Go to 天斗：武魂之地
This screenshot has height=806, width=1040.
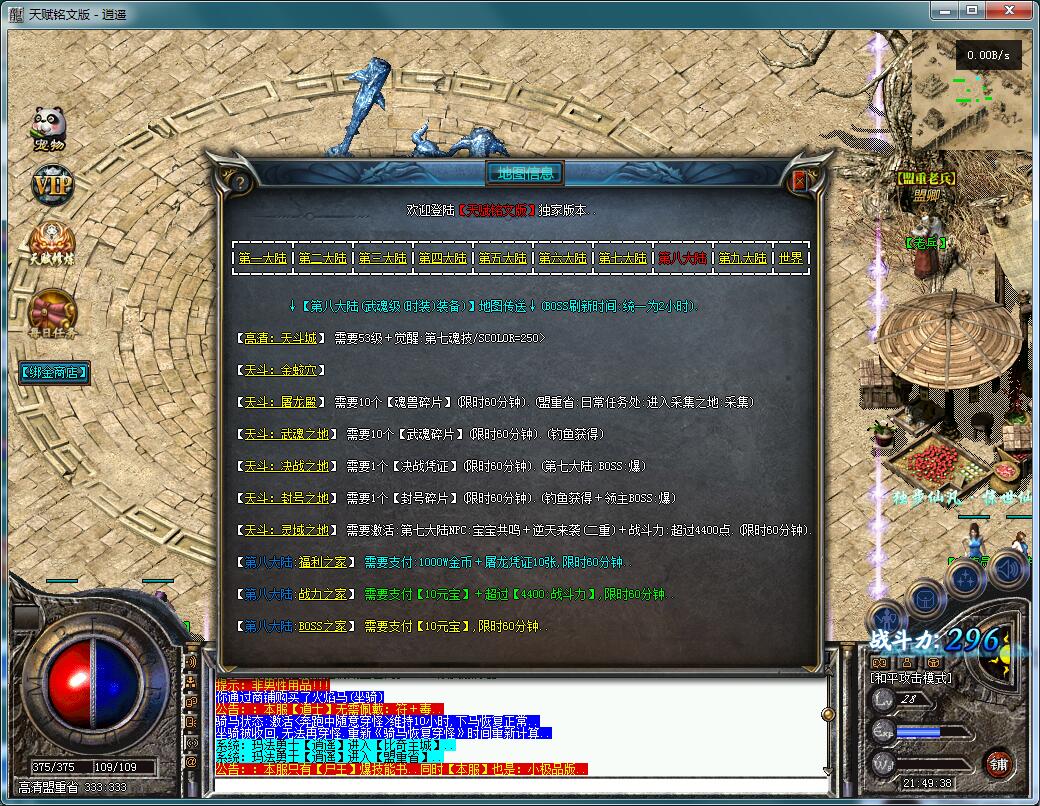tap(286, 434)
